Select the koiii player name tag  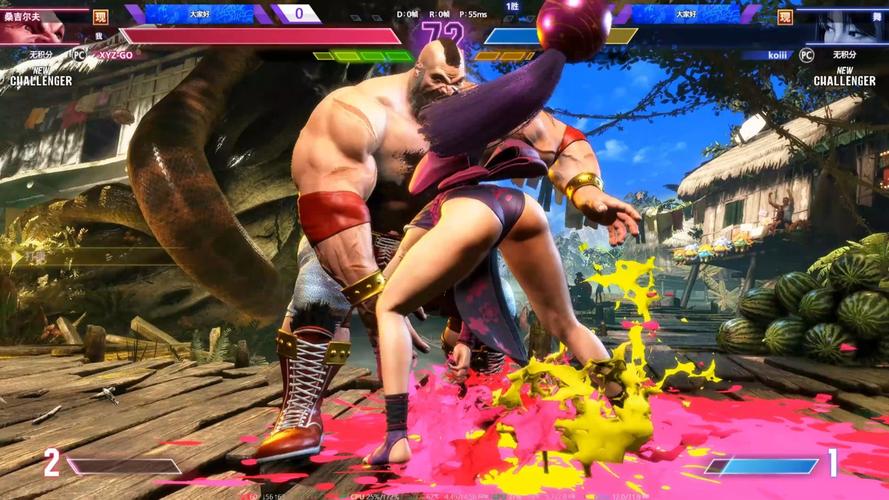(777, 56)
